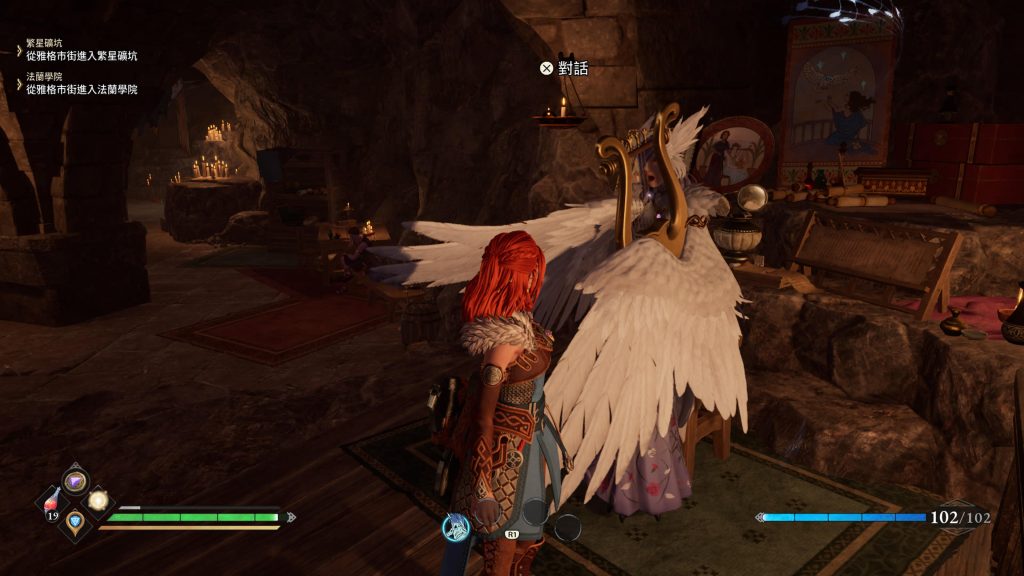Image resolution: width=1024 pixels, height=576 pixels.
Task: Activate the purple gem amulet item
Action: tap(76, 481)
